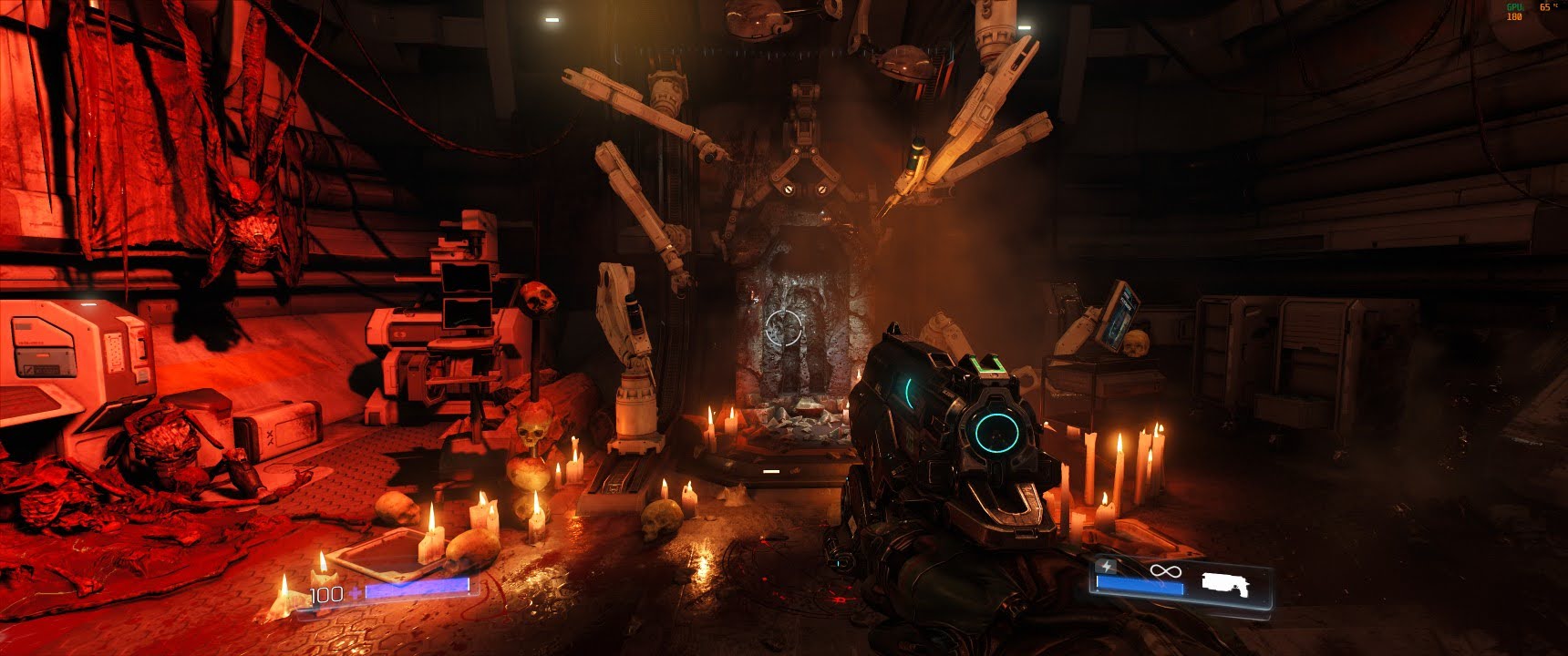Click the green GPU label in performance overlay

click(x=1515, y=7)
